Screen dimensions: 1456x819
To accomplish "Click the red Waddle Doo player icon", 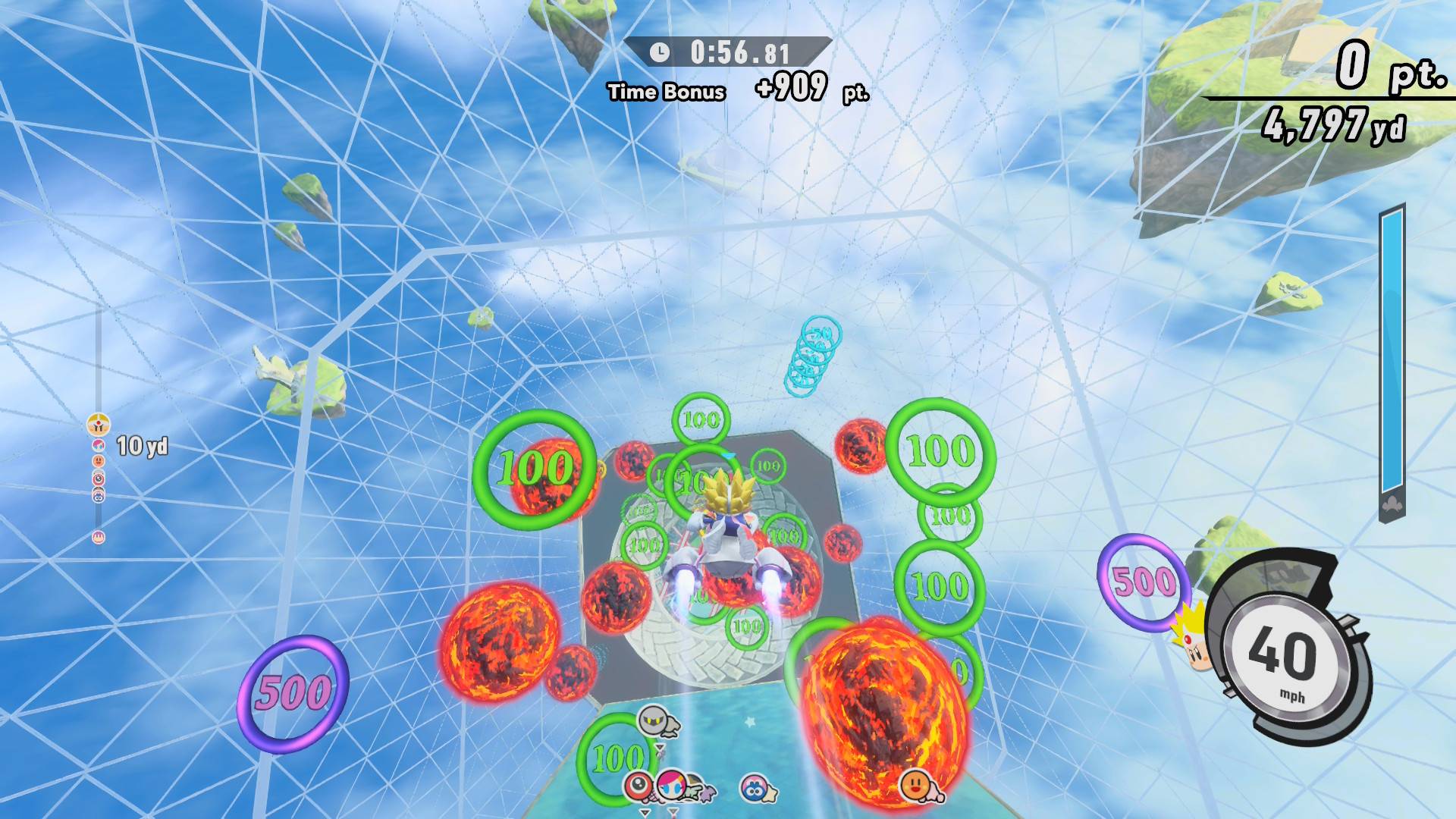I will point(639,786).
